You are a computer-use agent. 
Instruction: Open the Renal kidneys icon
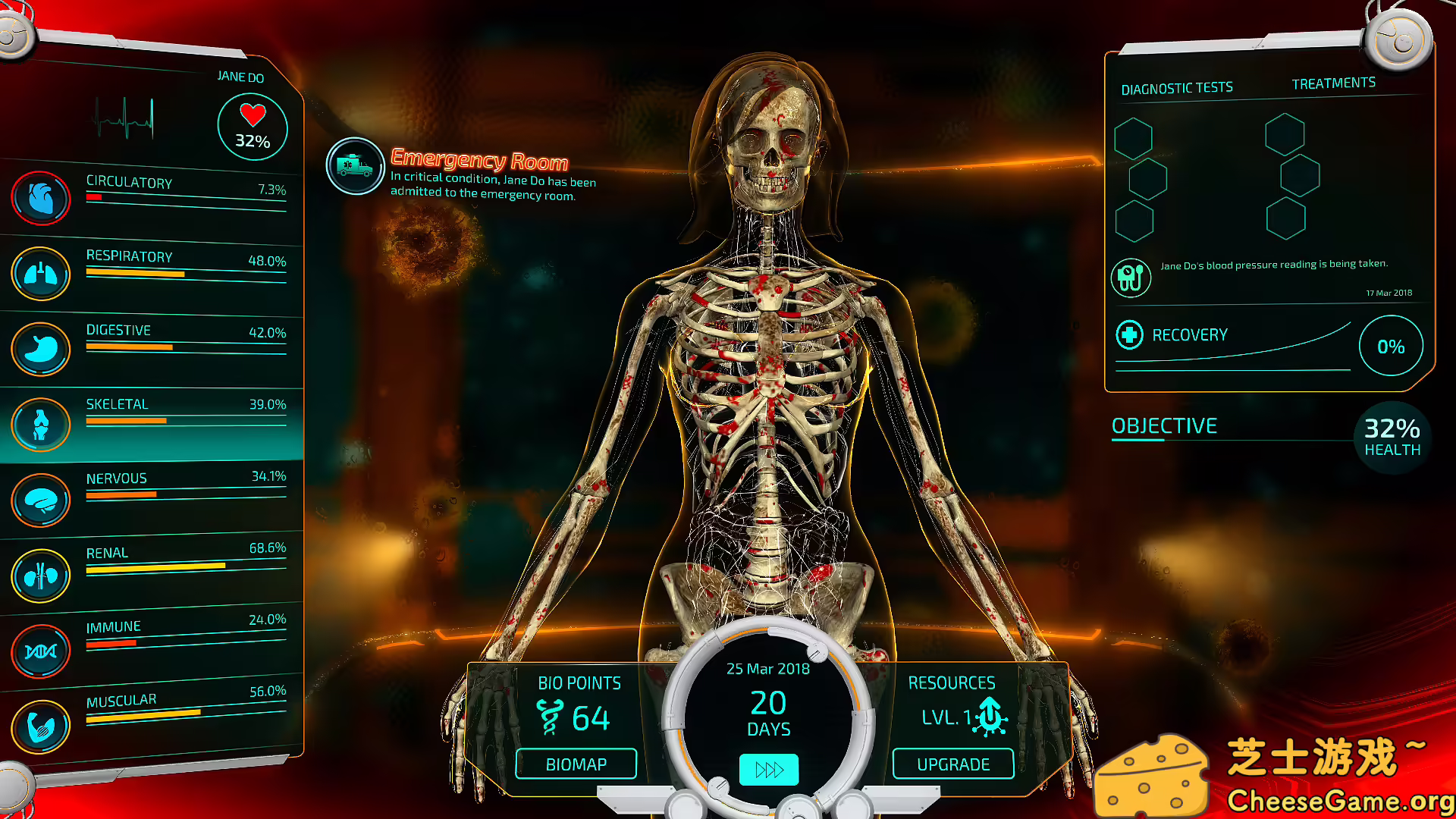[41, 575]
